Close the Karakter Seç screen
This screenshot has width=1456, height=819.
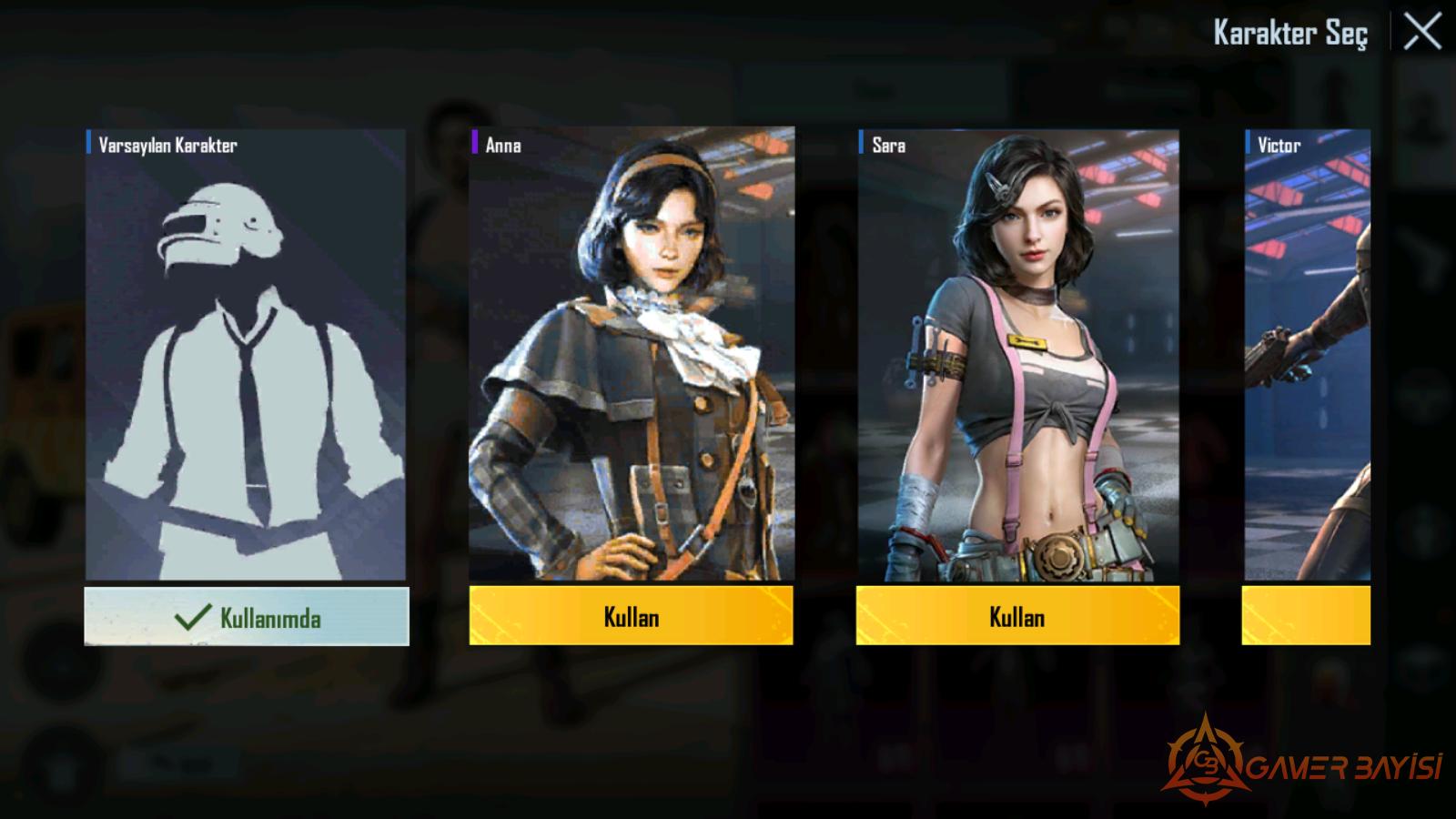pos(1422,33)
